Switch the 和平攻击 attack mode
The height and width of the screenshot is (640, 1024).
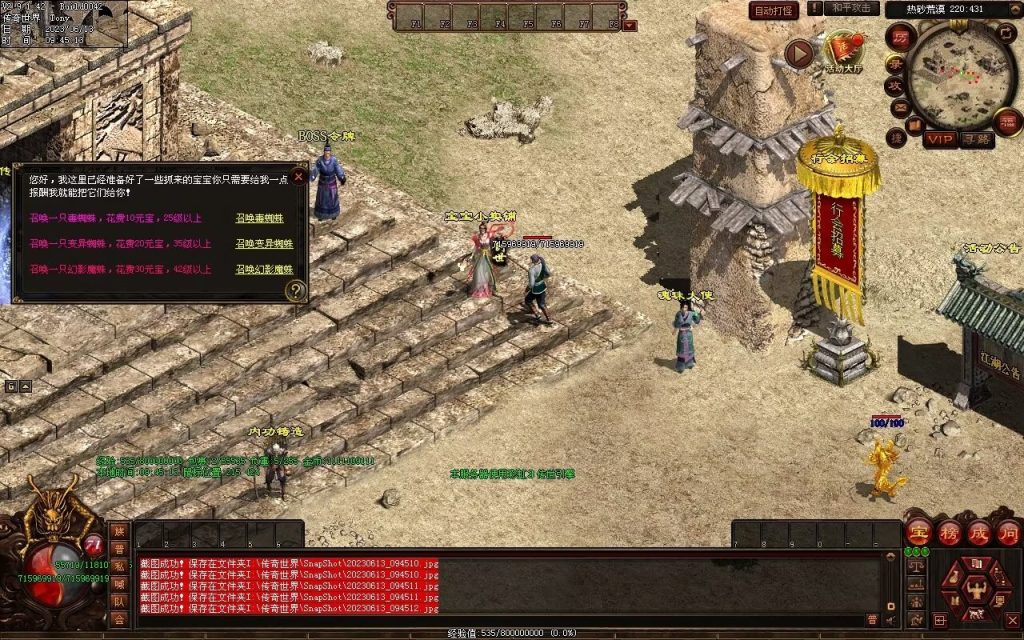tap(853, 9)
